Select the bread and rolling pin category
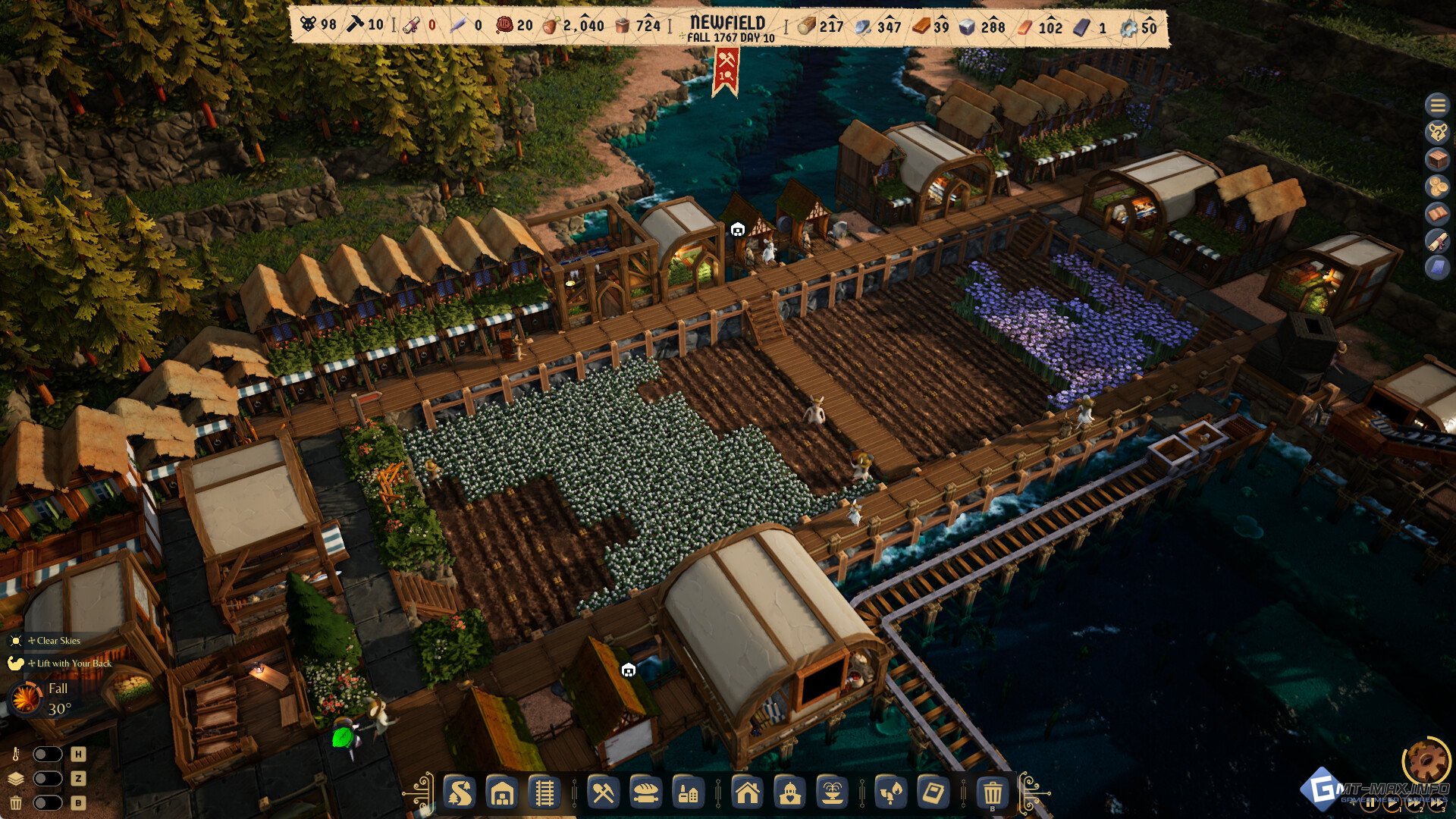Viewport: 1456px width, 819px height. click(x=645, y=793)
